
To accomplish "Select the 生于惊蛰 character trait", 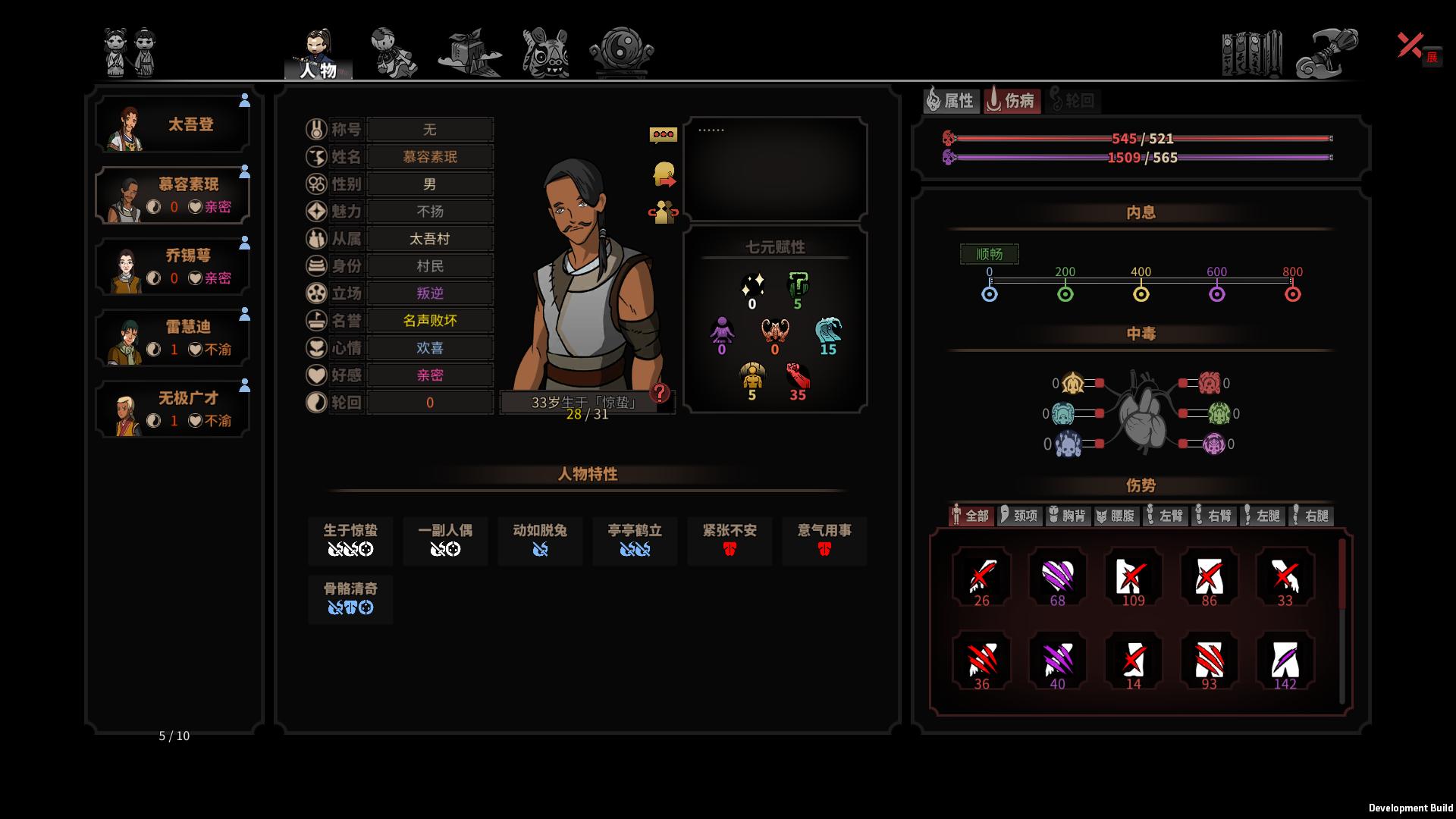I will (350, 540).
